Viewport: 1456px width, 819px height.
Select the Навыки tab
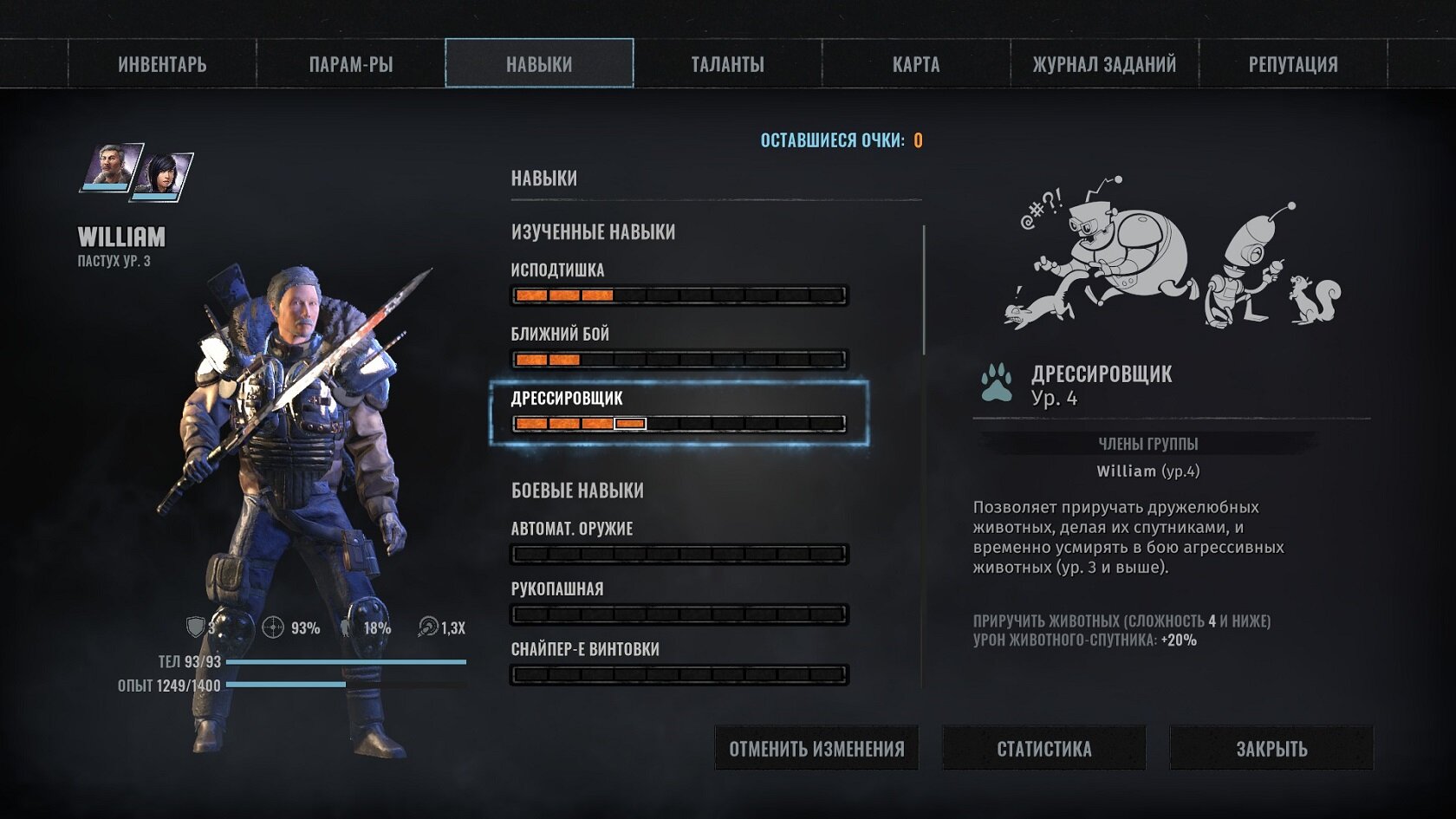539,64
